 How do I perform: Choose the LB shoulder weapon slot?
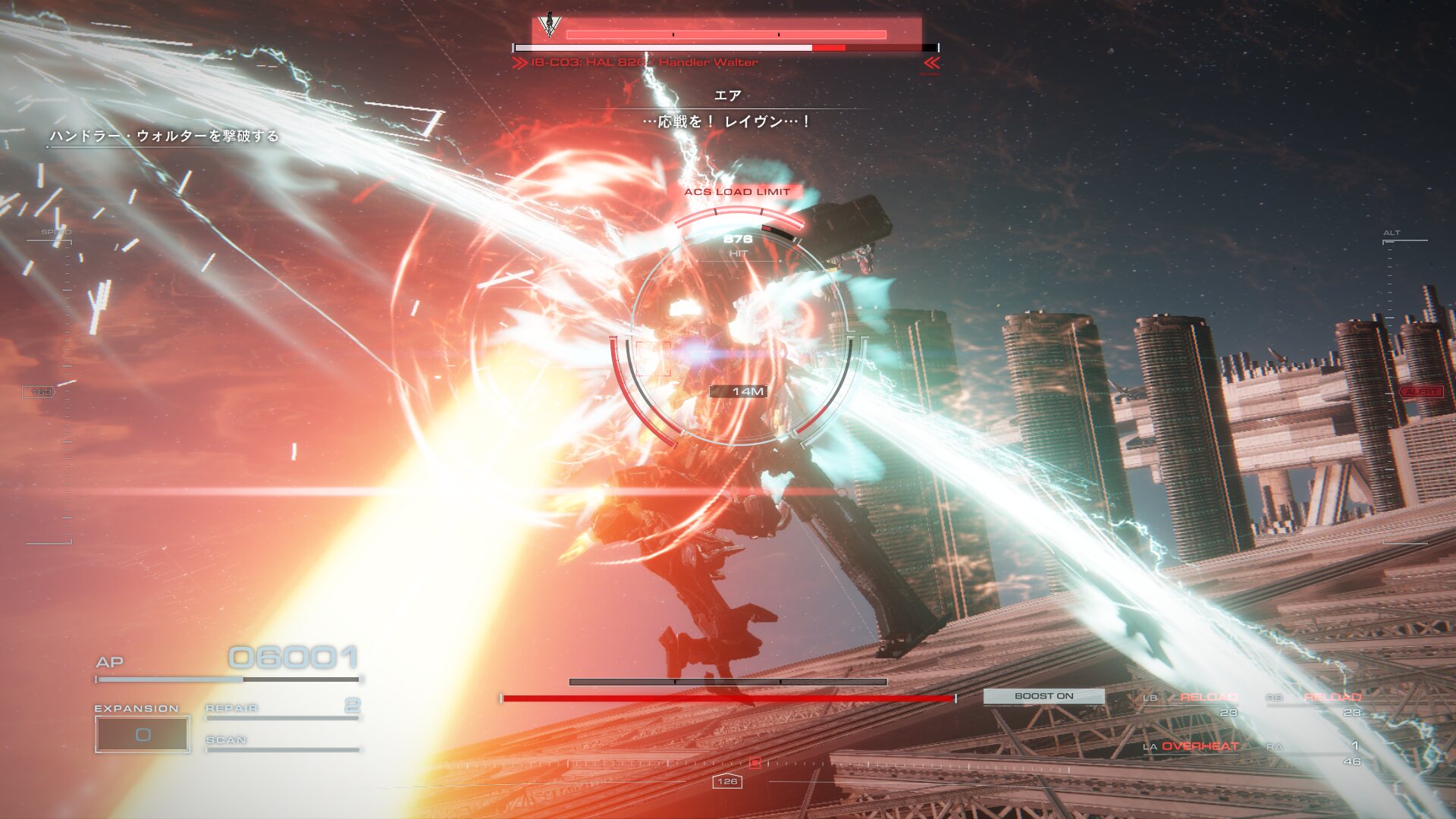pyautogui.click(x=1191, y=701)
